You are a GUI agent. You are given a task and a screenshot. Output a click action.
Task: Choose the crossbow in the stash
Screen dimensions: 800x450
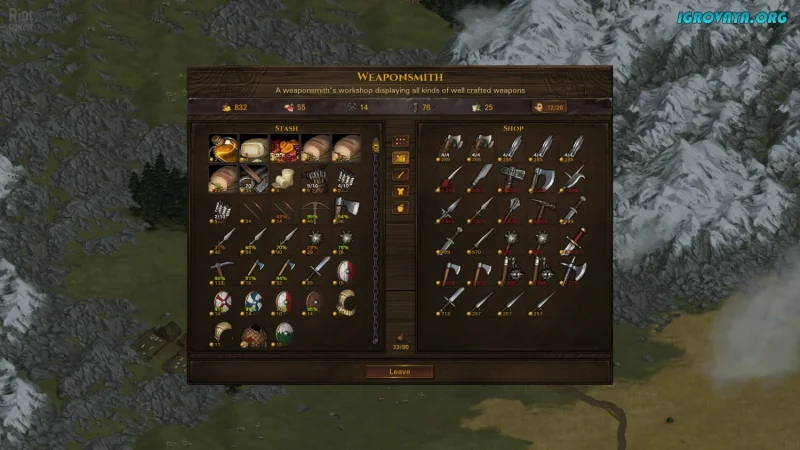tap(317, 209)
